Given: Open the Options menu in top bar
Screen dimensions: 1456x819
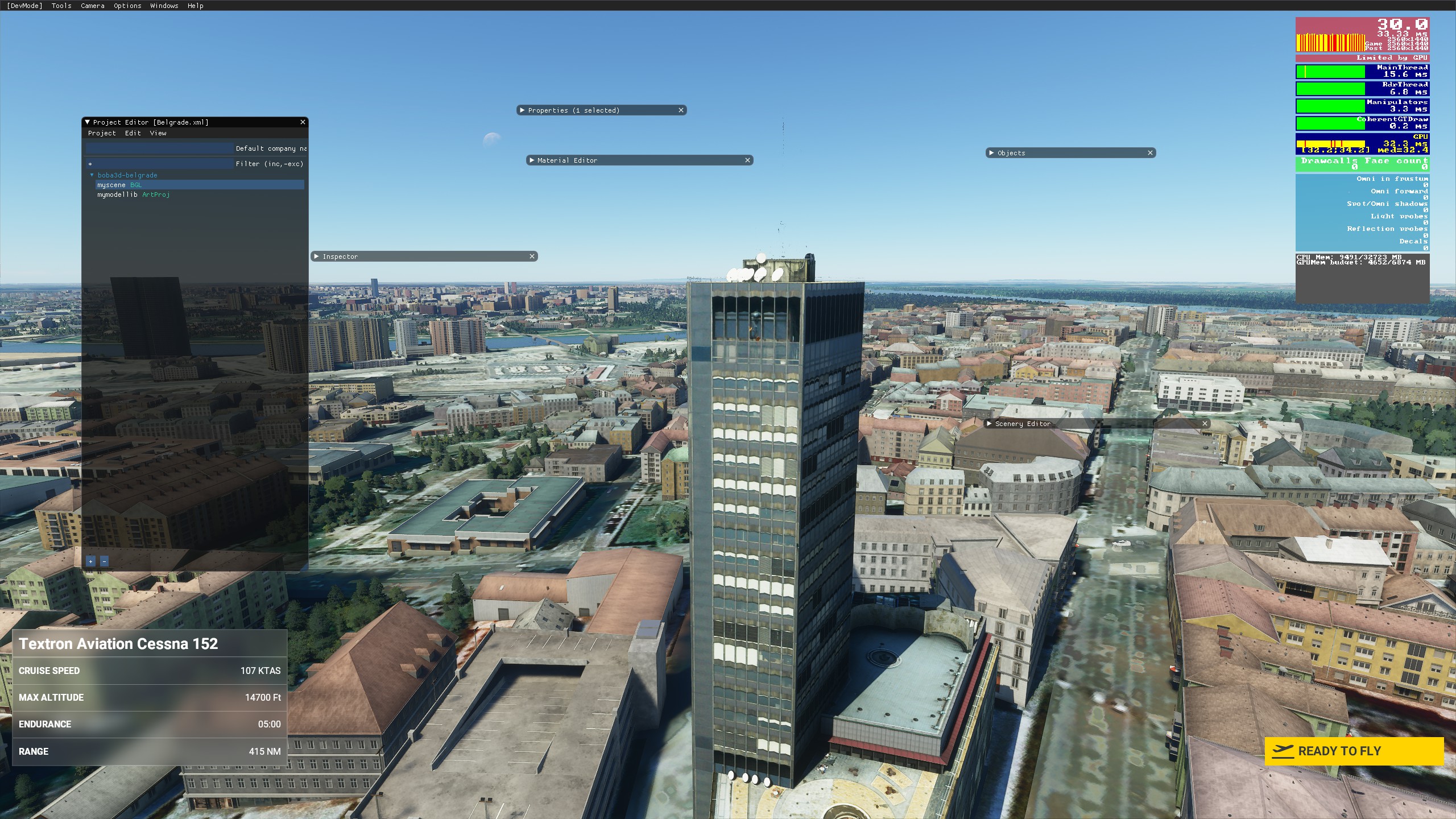Looking at the screenshot, I should [127, 6].
